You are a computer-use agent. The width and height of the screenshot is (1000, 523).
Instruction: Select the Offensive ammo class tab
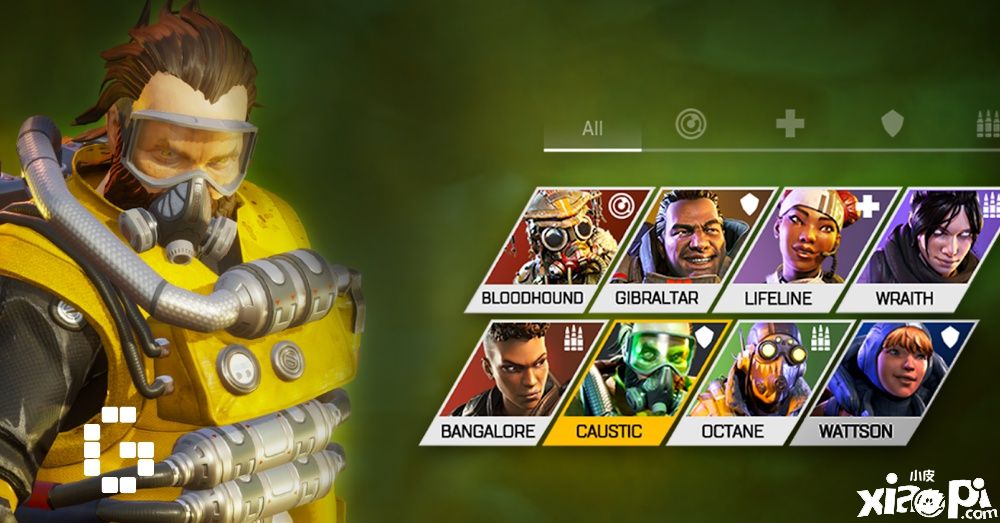point(986,124)
